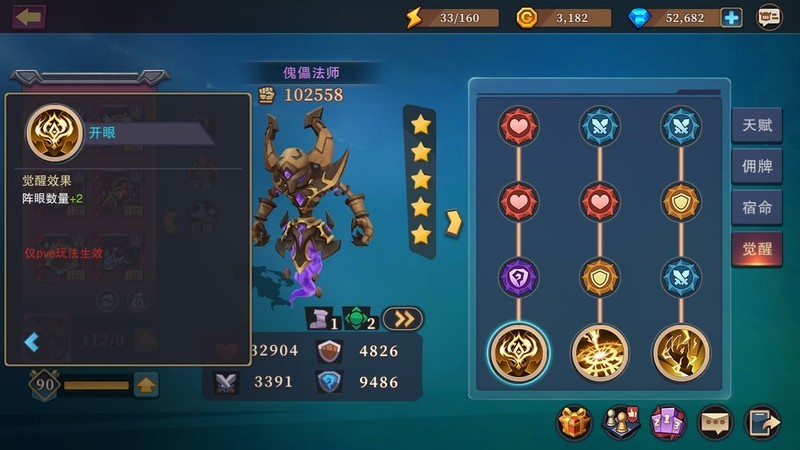
Task: Open the gift box icon
Action: pos(574,424)
